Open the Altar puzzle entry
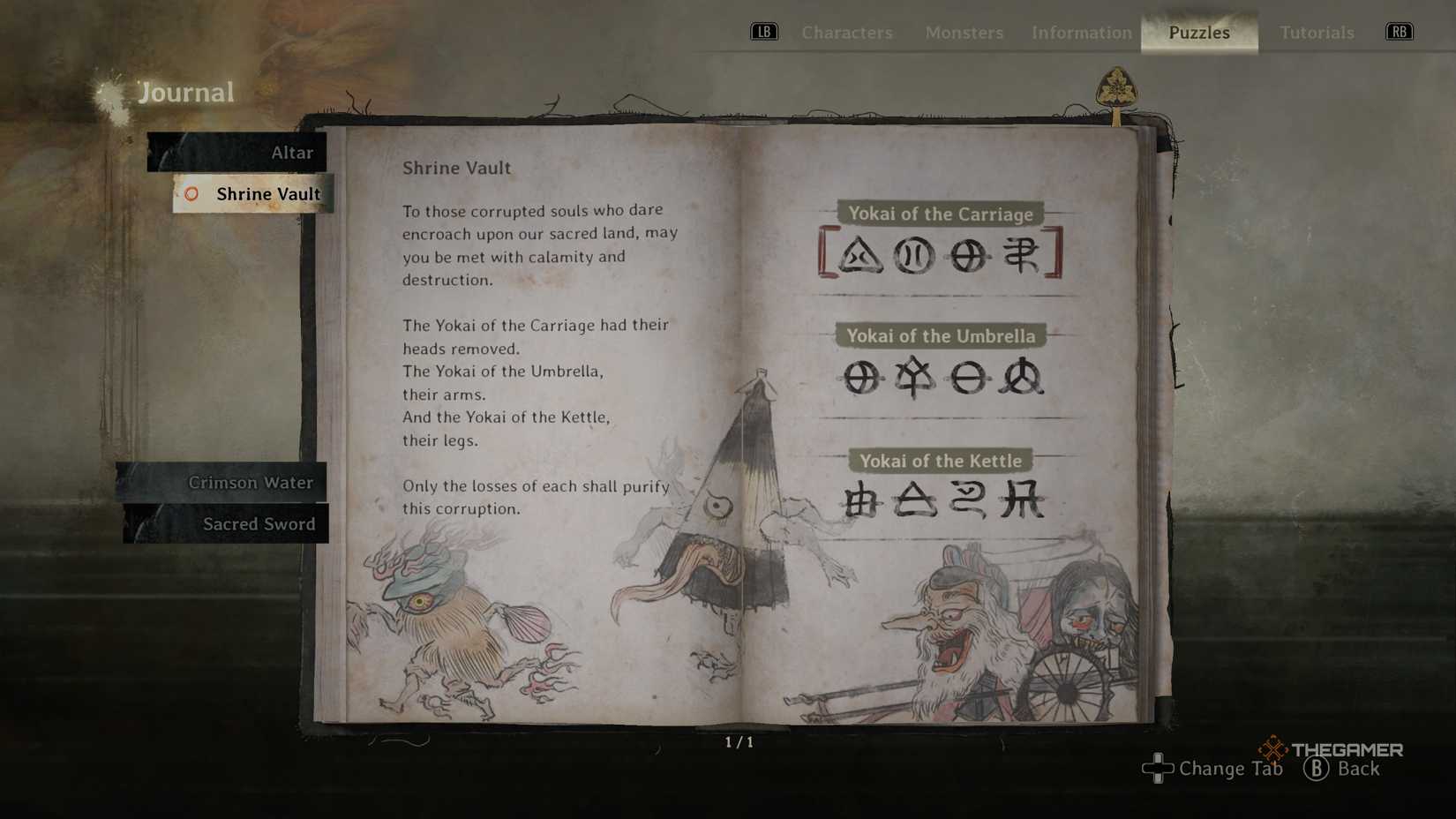 [238, 153]
